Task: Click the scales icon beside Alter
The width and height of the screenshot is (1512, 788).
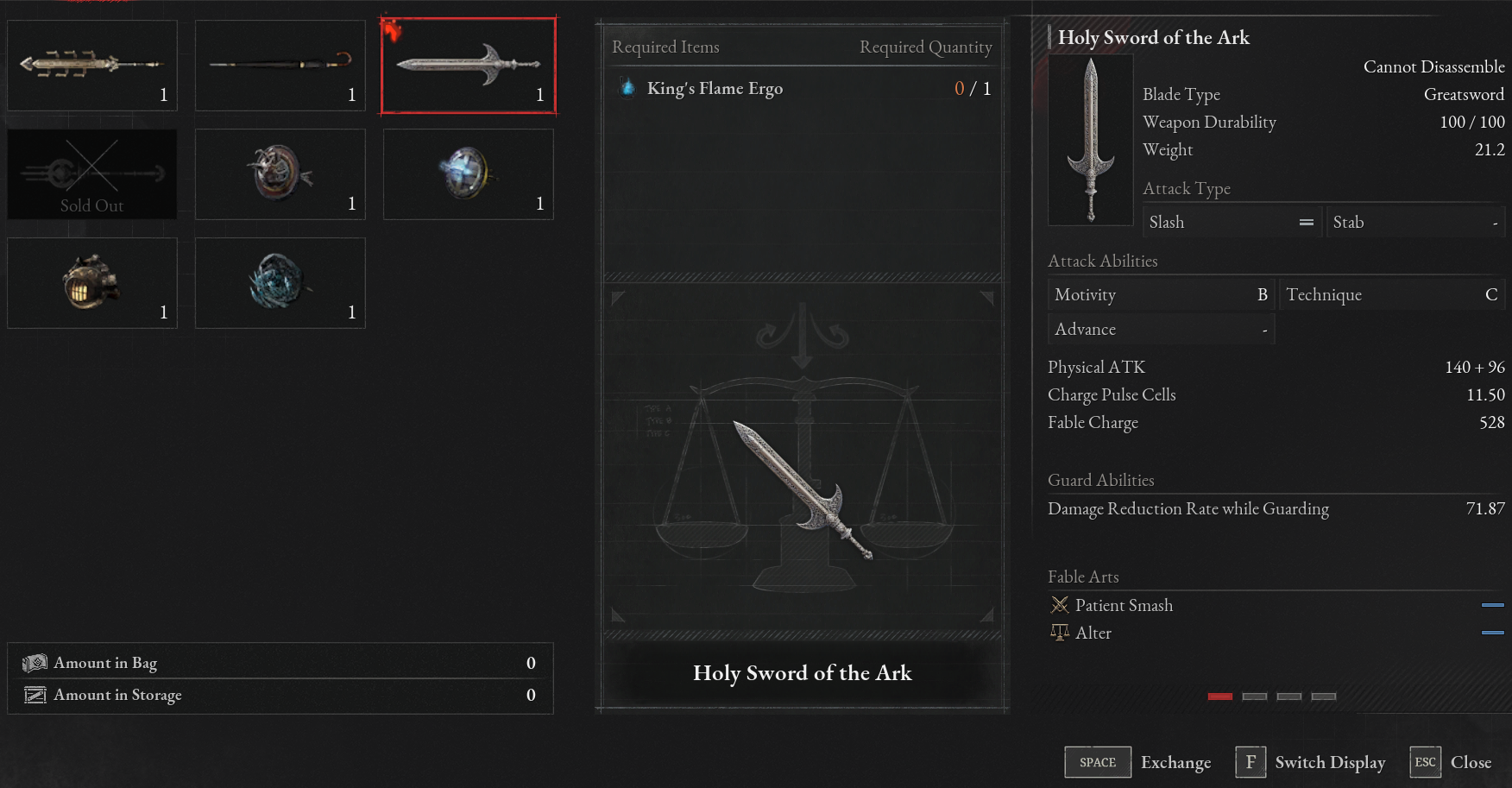Action: click(1059, 632)
